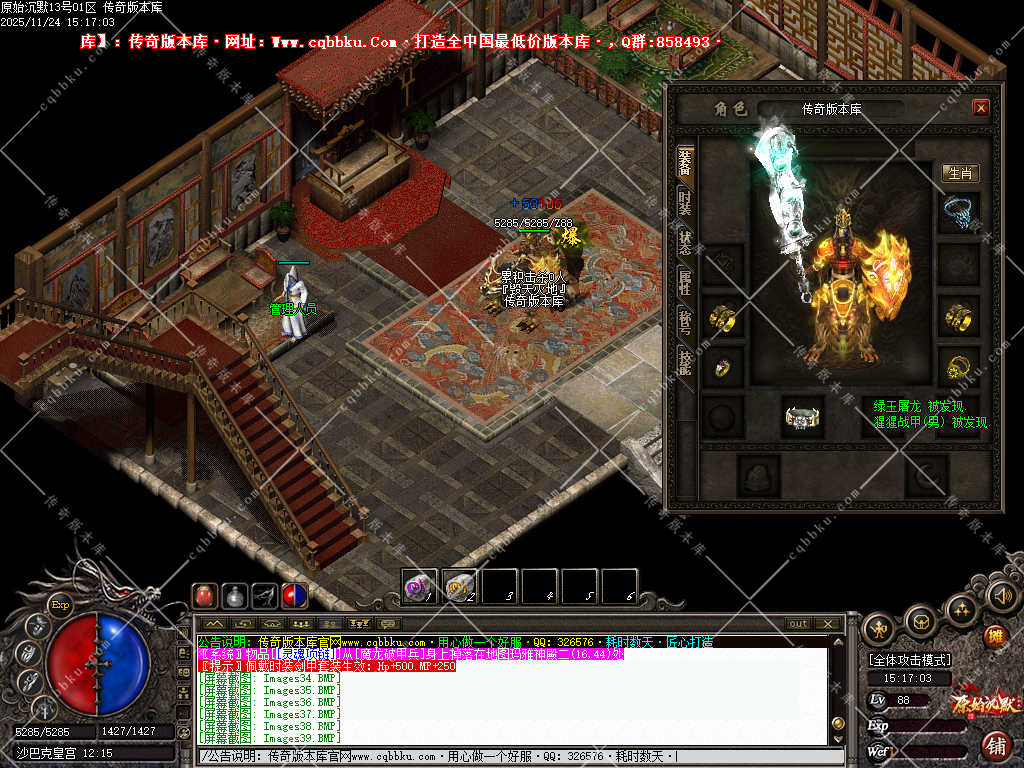Show the 属性 (Attributes) tab

coord(685,282)
